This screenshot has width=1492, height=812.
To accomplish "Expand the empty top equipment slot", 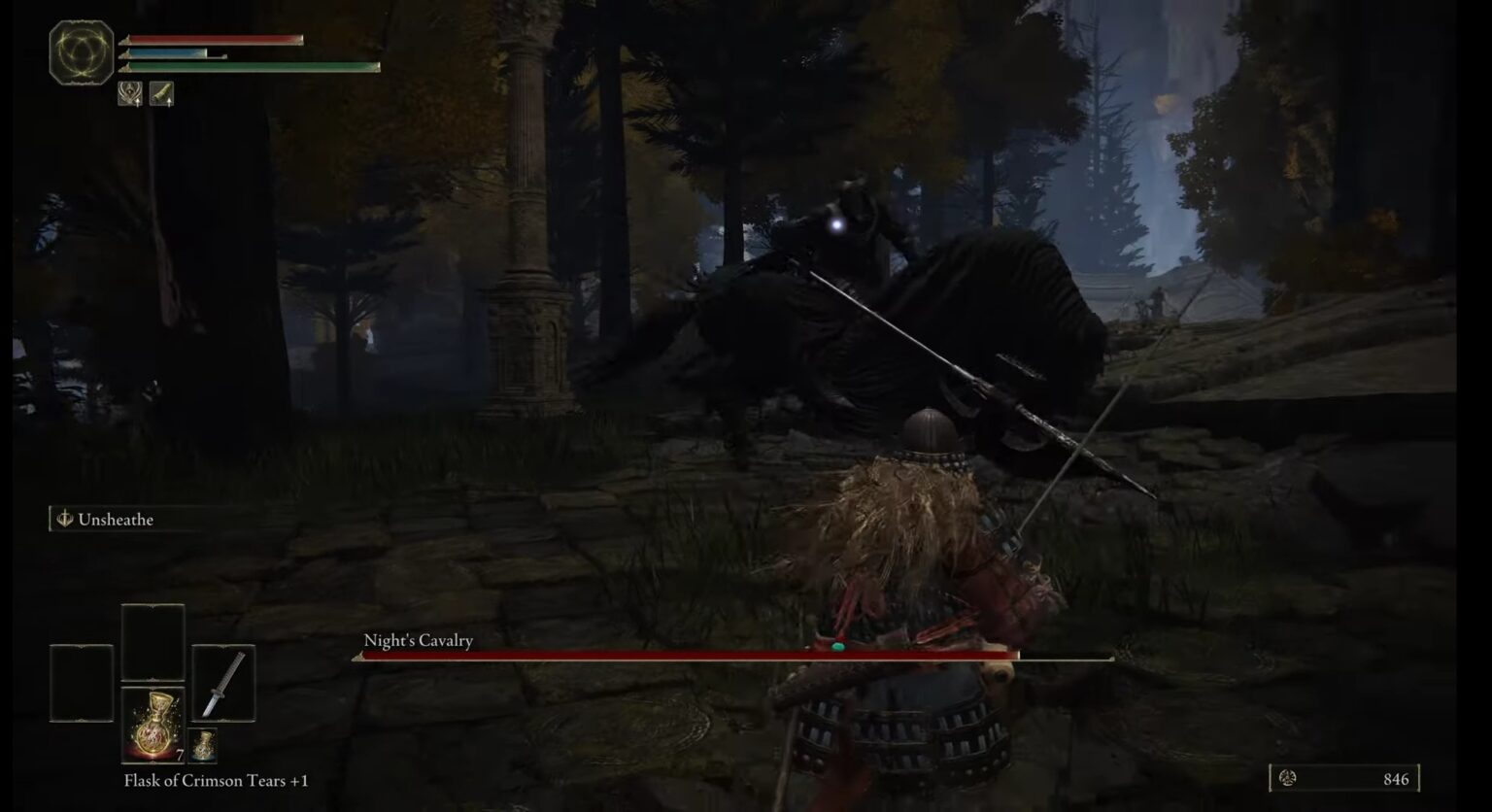I will (x=153, y=641).
